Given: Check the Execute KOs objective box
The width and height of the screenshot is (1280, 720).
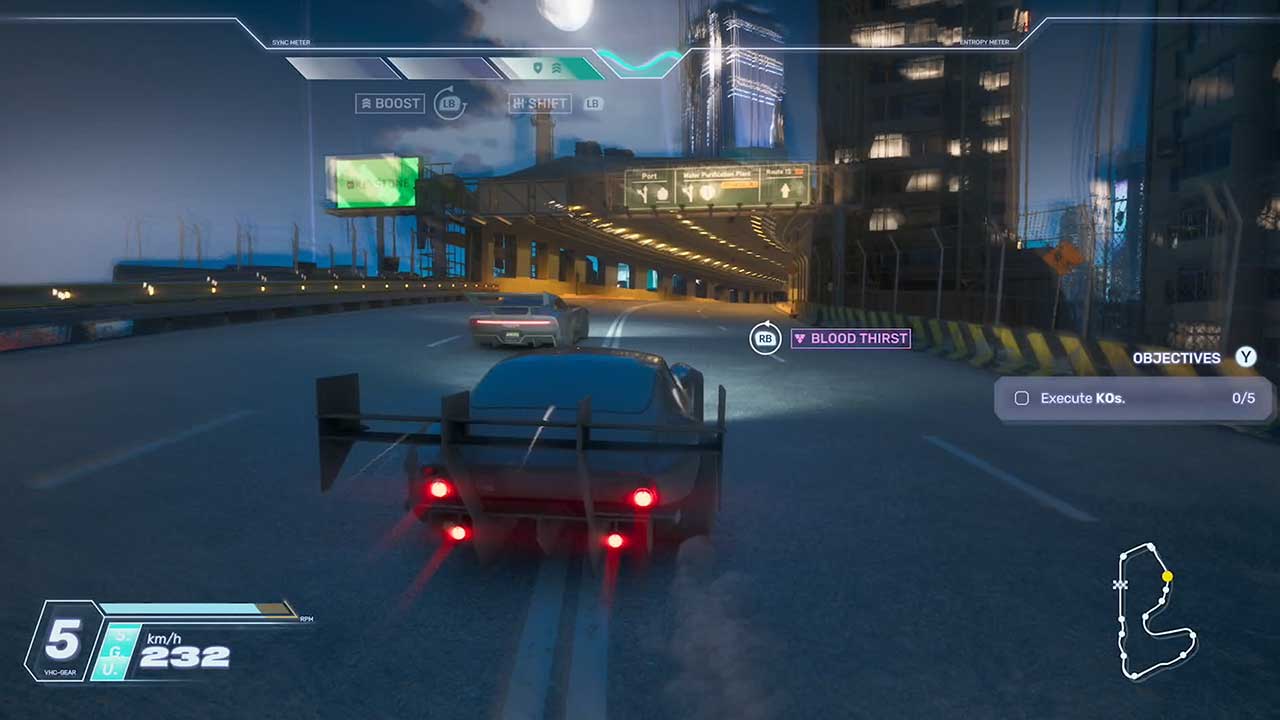Looking at the screenshot, I should pyautogui.click(x=1021, y=398).
